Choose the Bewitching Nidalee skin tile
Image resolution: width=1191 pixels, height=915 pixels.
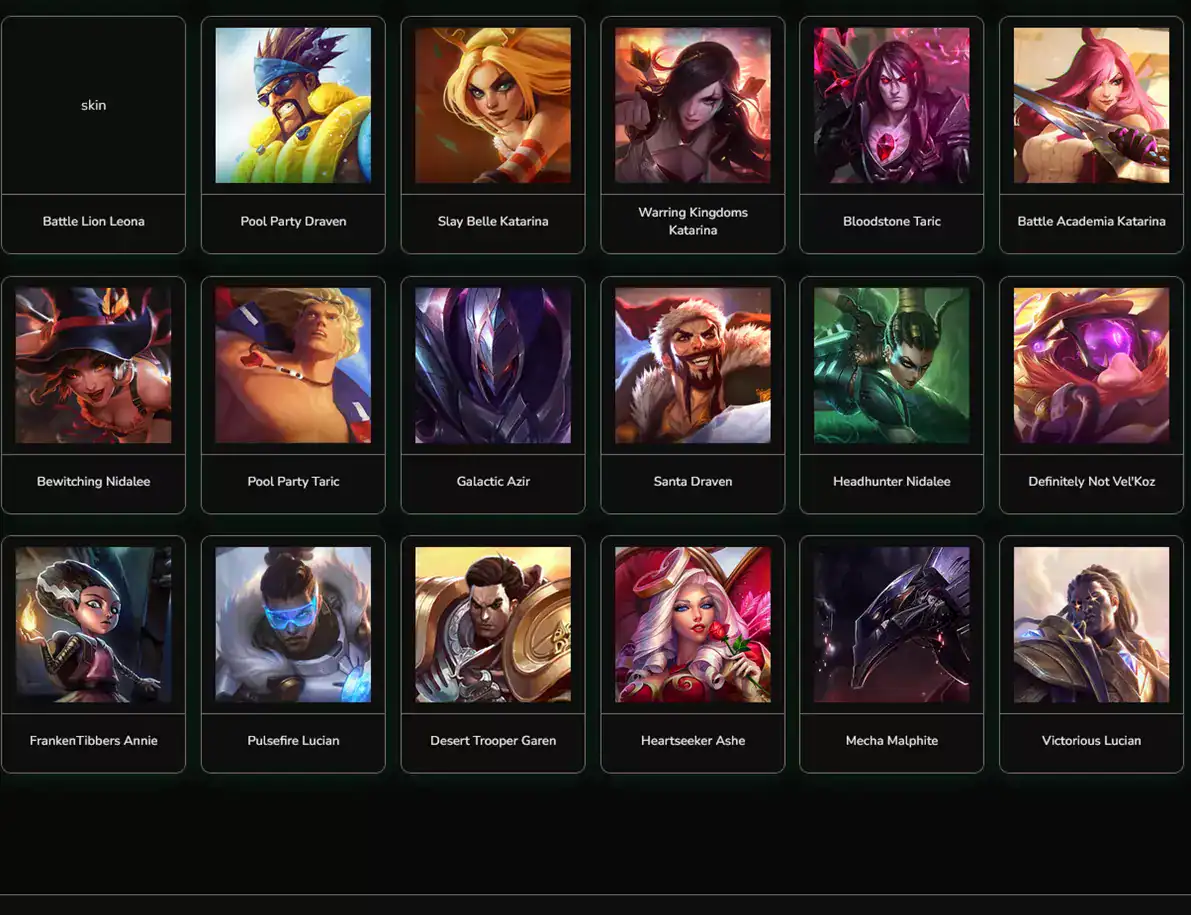point(93,395)
